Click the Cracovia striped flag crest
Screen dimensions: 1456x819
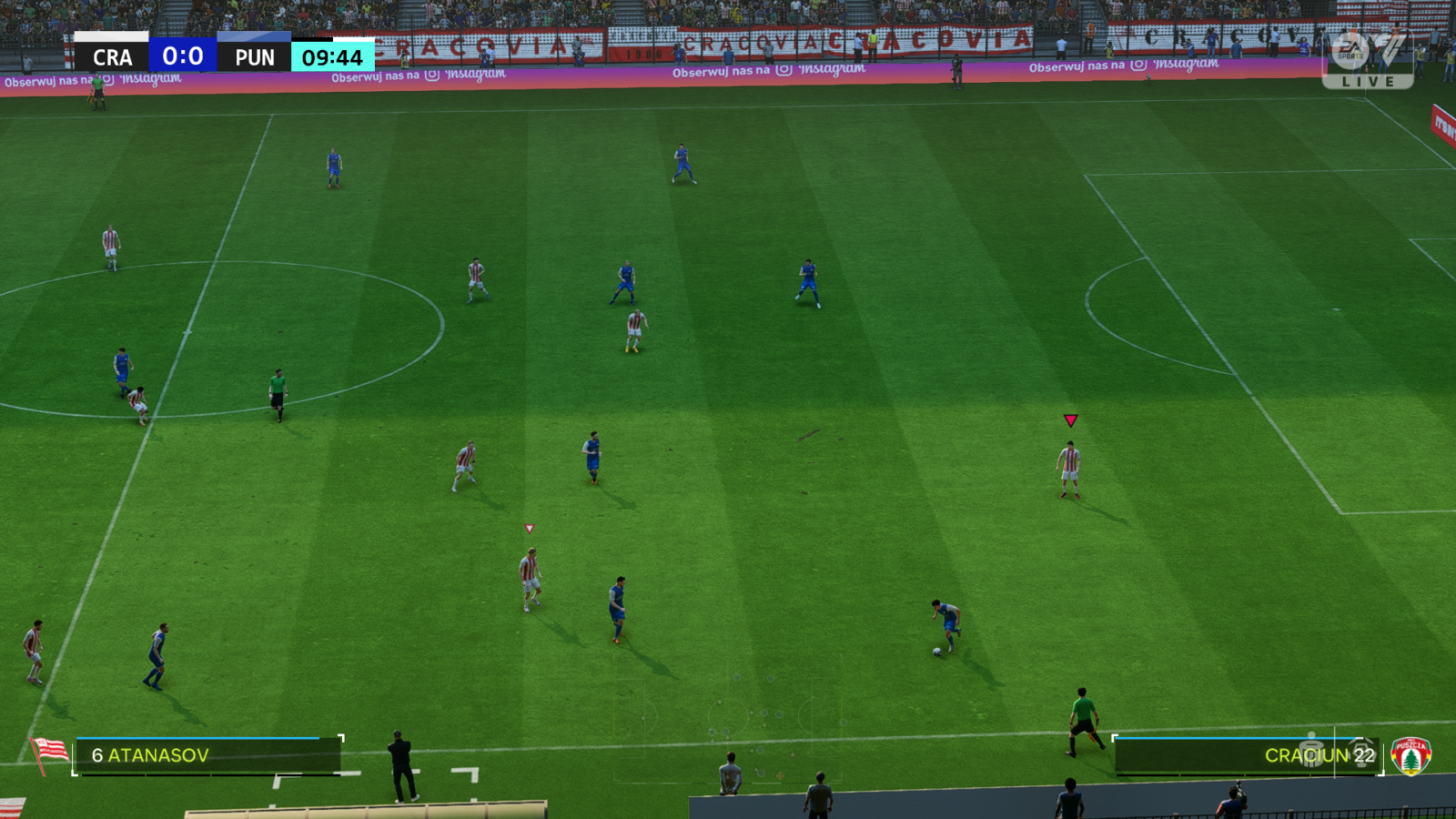point(49,753)
